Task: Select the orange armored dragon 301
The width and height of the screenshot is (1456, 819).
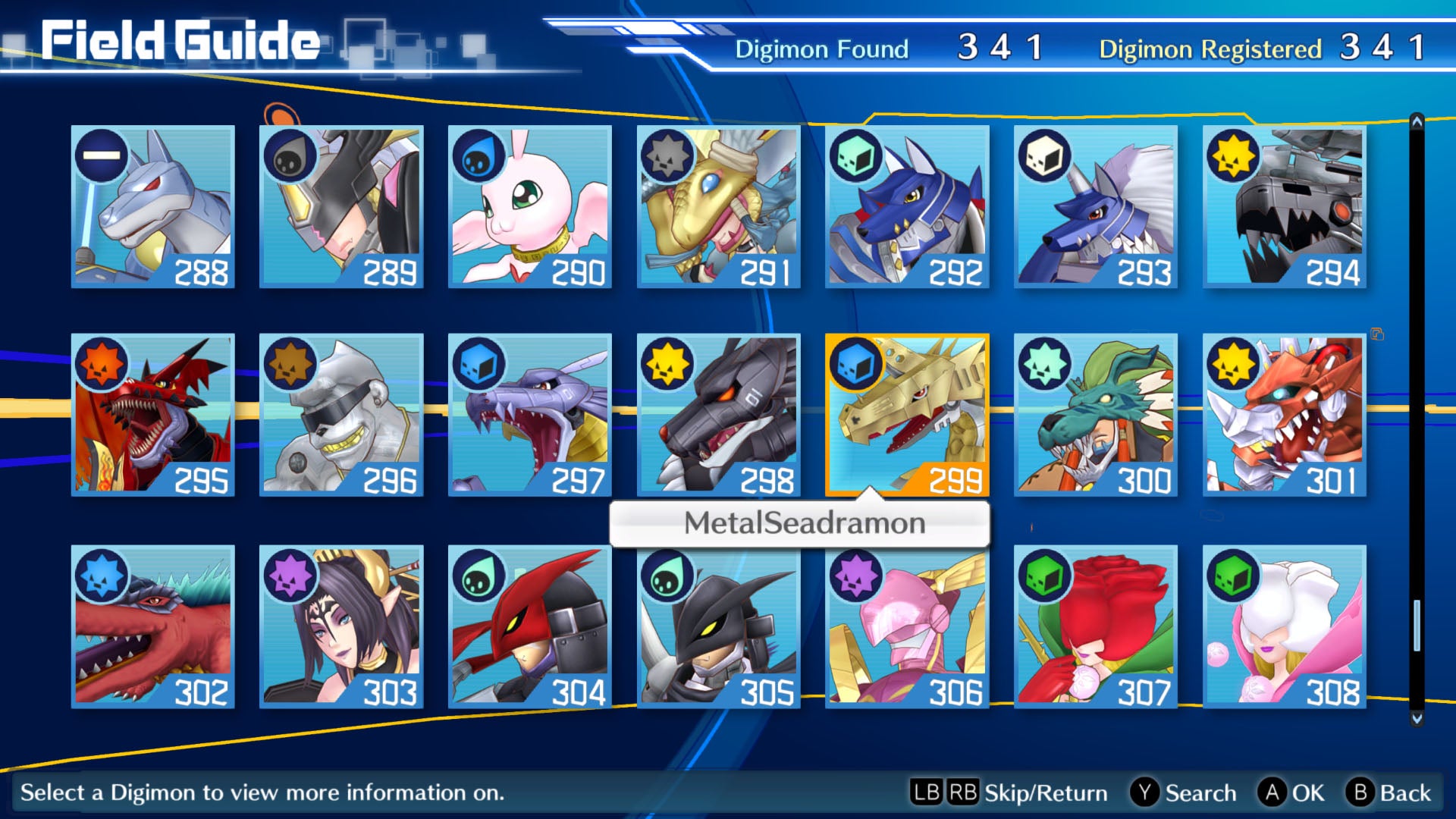Action: [1284, 415]
